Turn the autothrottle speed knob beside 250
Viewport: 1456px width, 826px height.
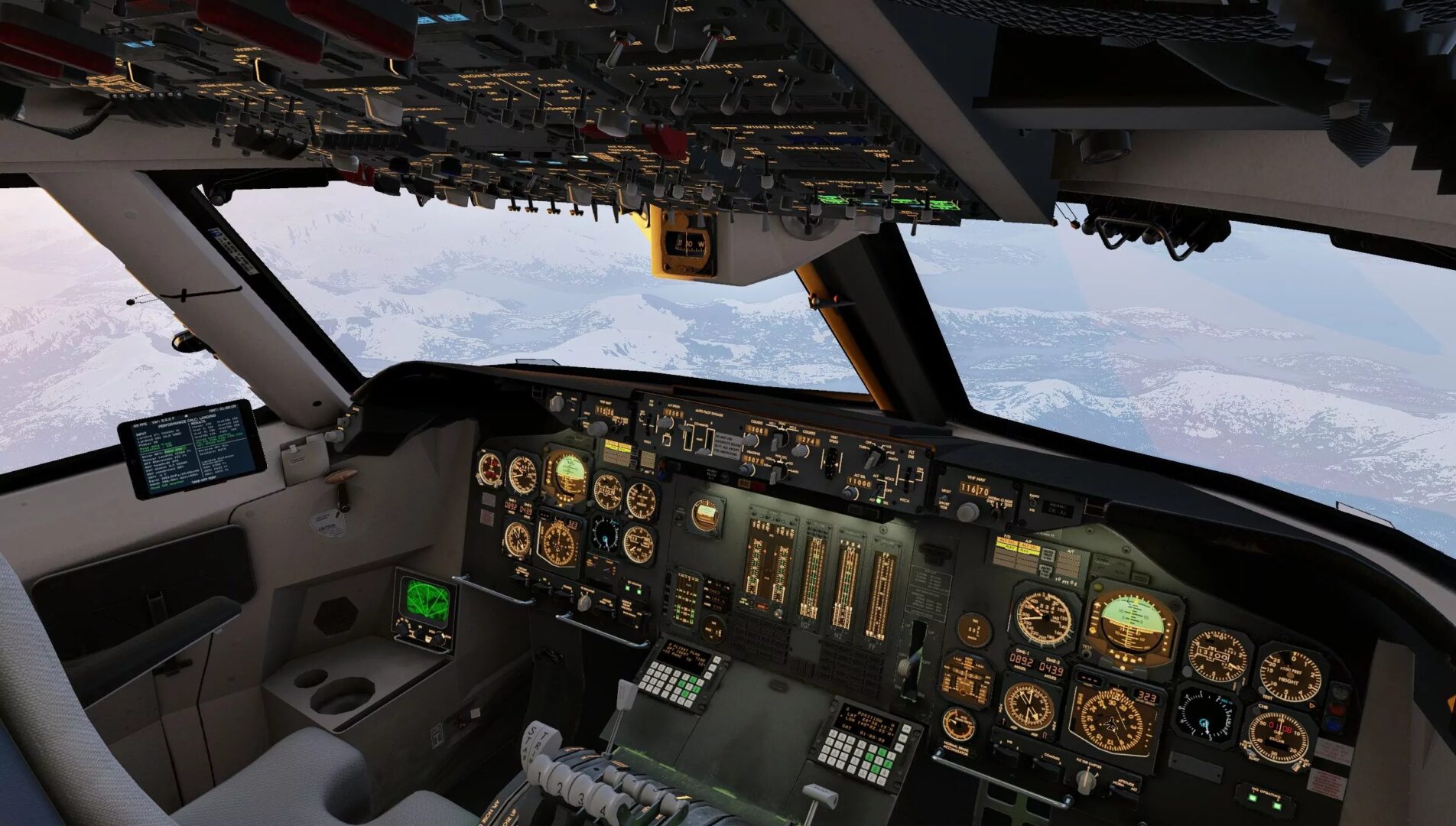click(x=667, y=423)
